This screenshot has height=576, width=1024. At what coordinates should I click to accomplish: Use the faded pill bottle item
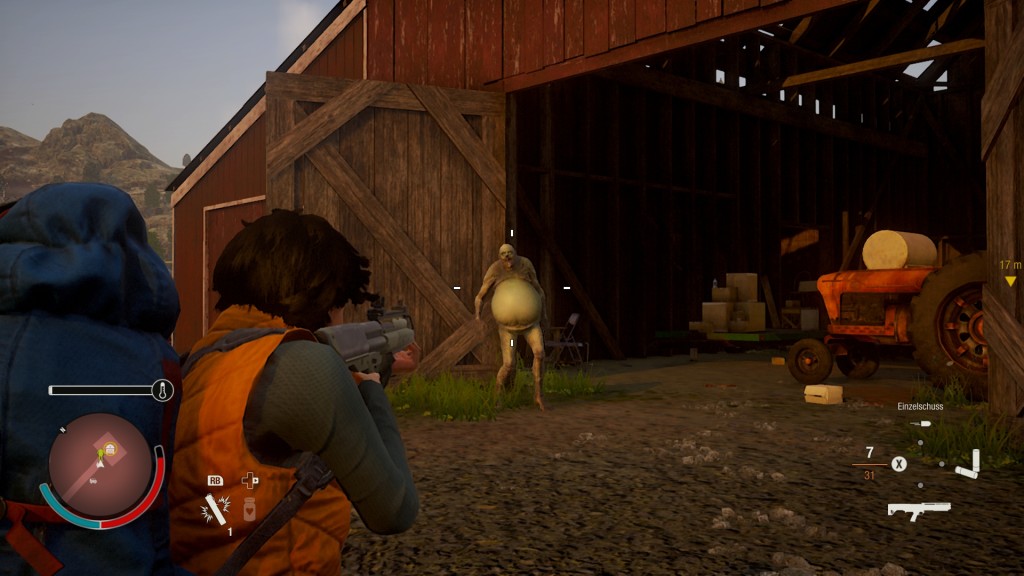250,510
